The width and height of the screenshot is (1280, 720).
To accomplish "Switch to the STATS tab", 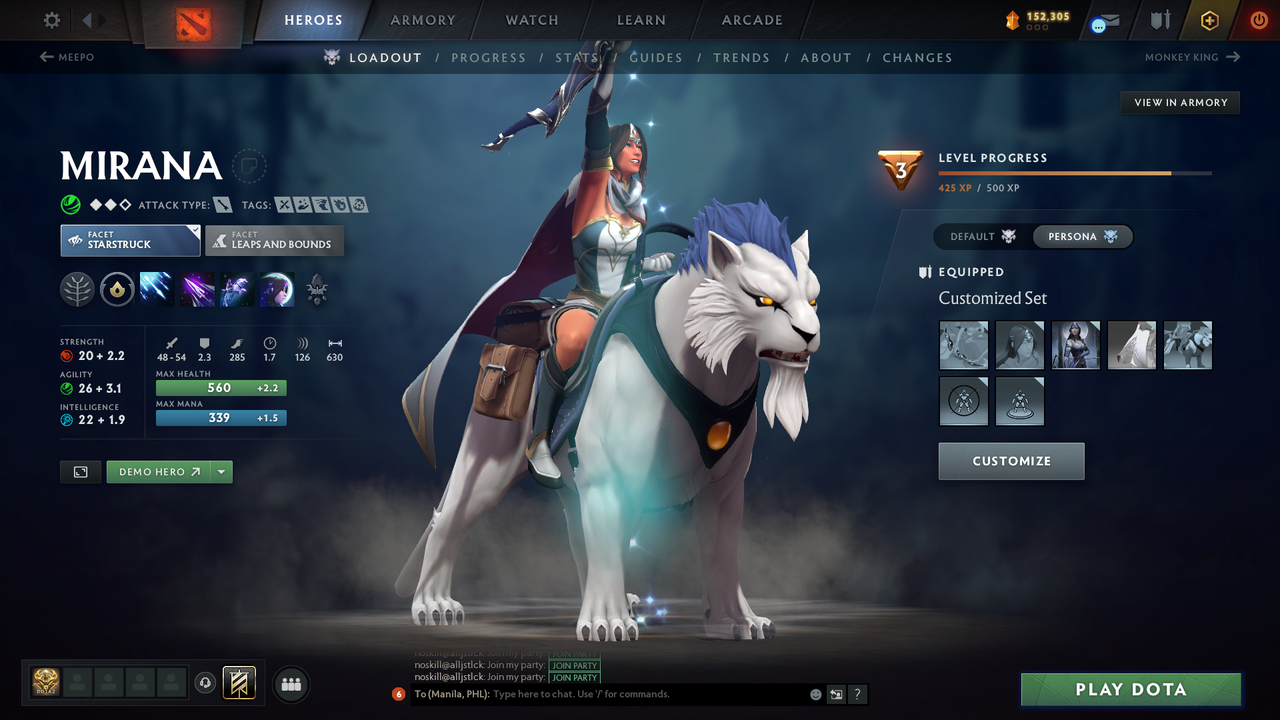I will (577, 57).
